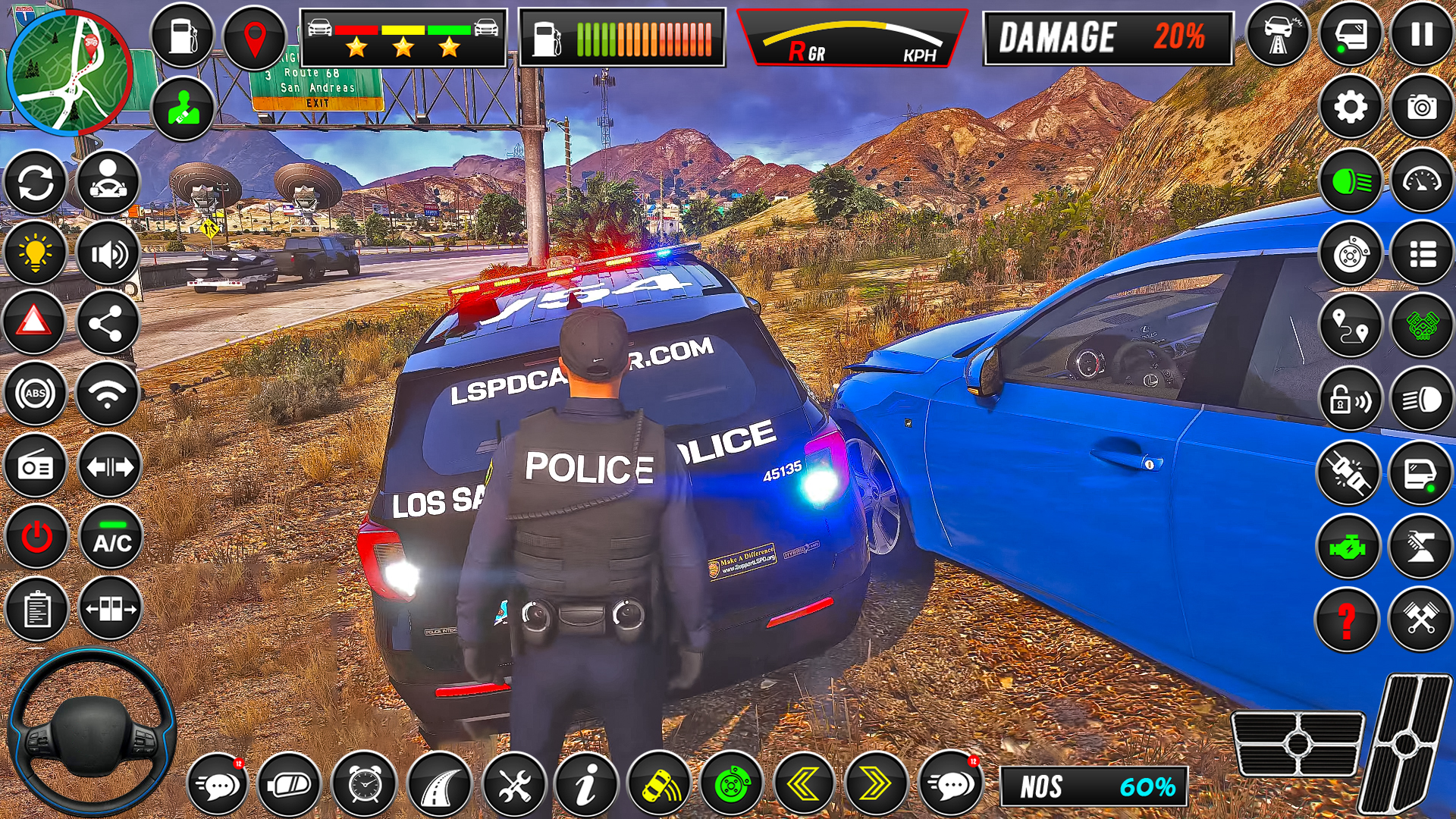
Task: Open the green engine check button
Action: 1348,547
